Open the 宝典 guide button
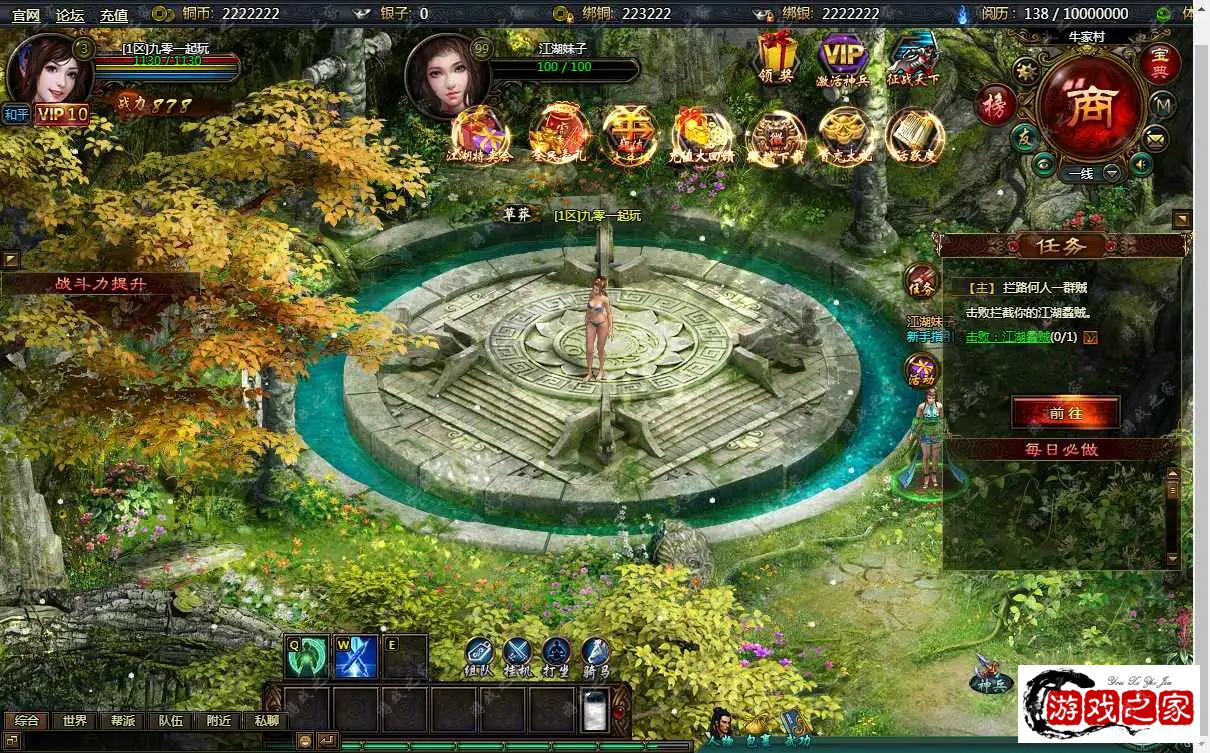 [1160, 63]
